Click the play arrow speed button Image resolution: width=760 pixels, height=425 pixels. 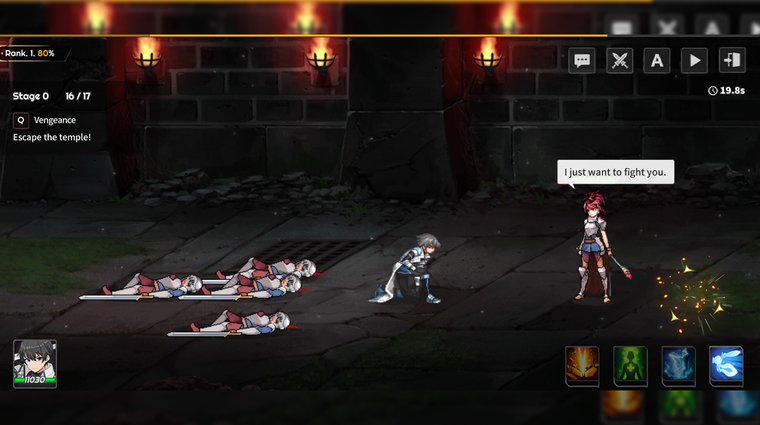click(x=694, y=61)
